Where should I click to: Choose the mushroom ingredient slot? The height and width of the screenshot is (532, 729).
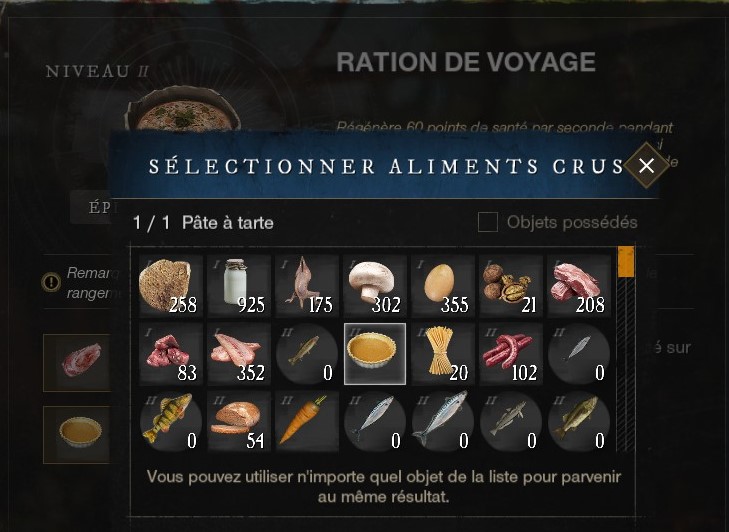[374, 285]
